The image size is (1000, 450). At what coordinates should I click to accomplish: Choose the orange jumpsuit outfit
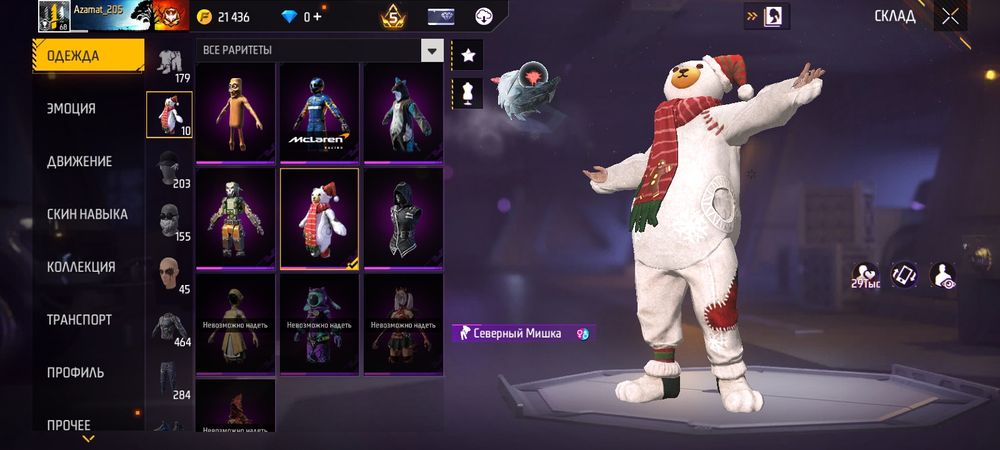tap(235, 112)
